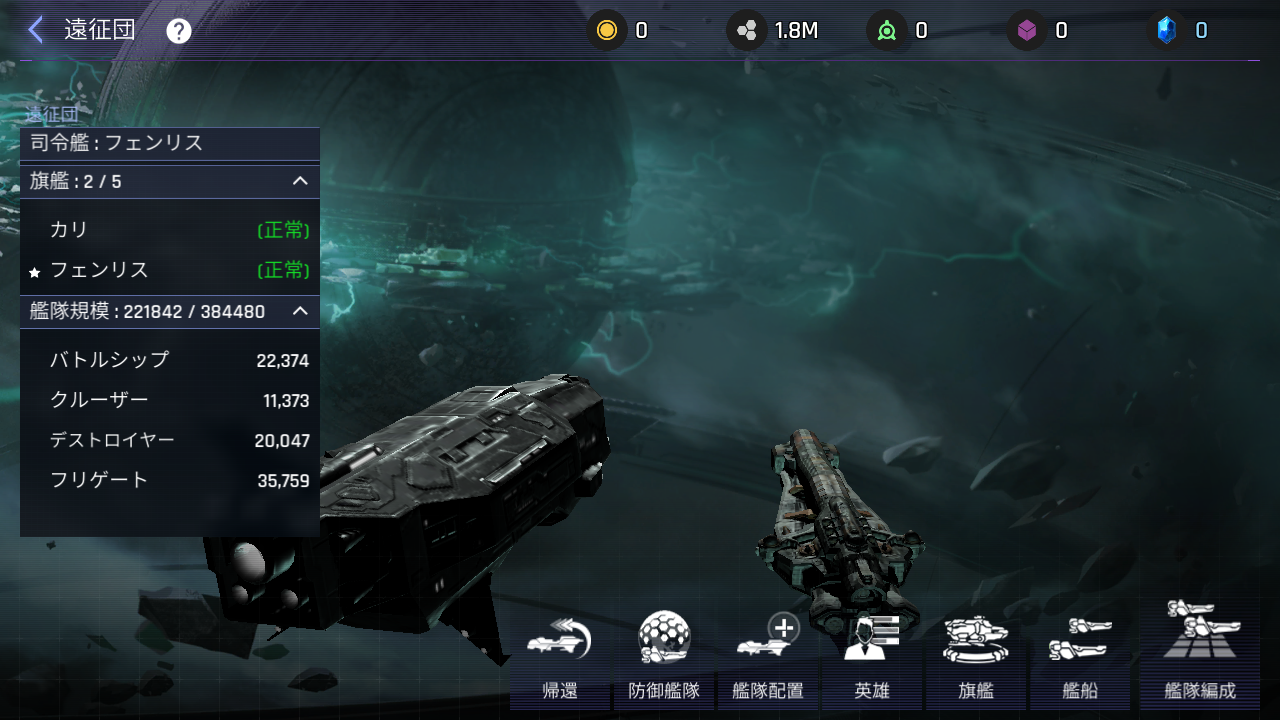
Task: Select the フェンリス flagship row
Action: tap(170, 270)
